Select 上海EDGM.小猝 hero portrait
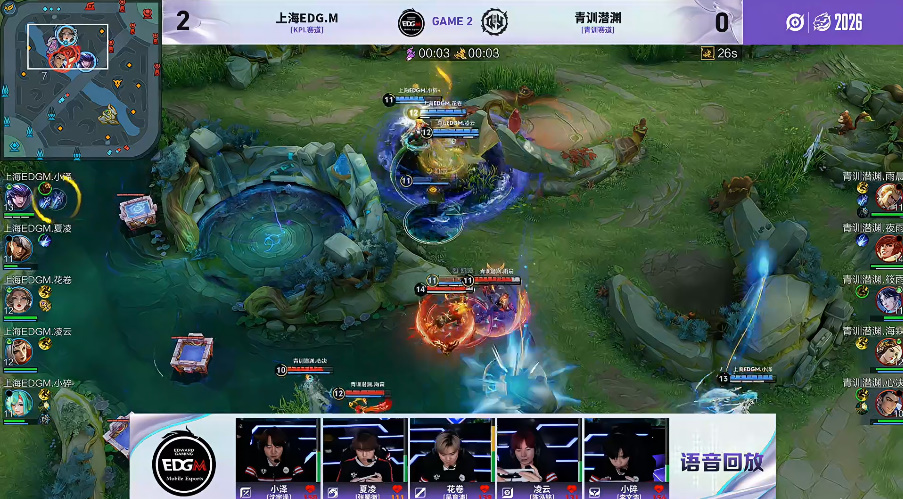This screenshot has height=499, width=903. tap(17, 403)
